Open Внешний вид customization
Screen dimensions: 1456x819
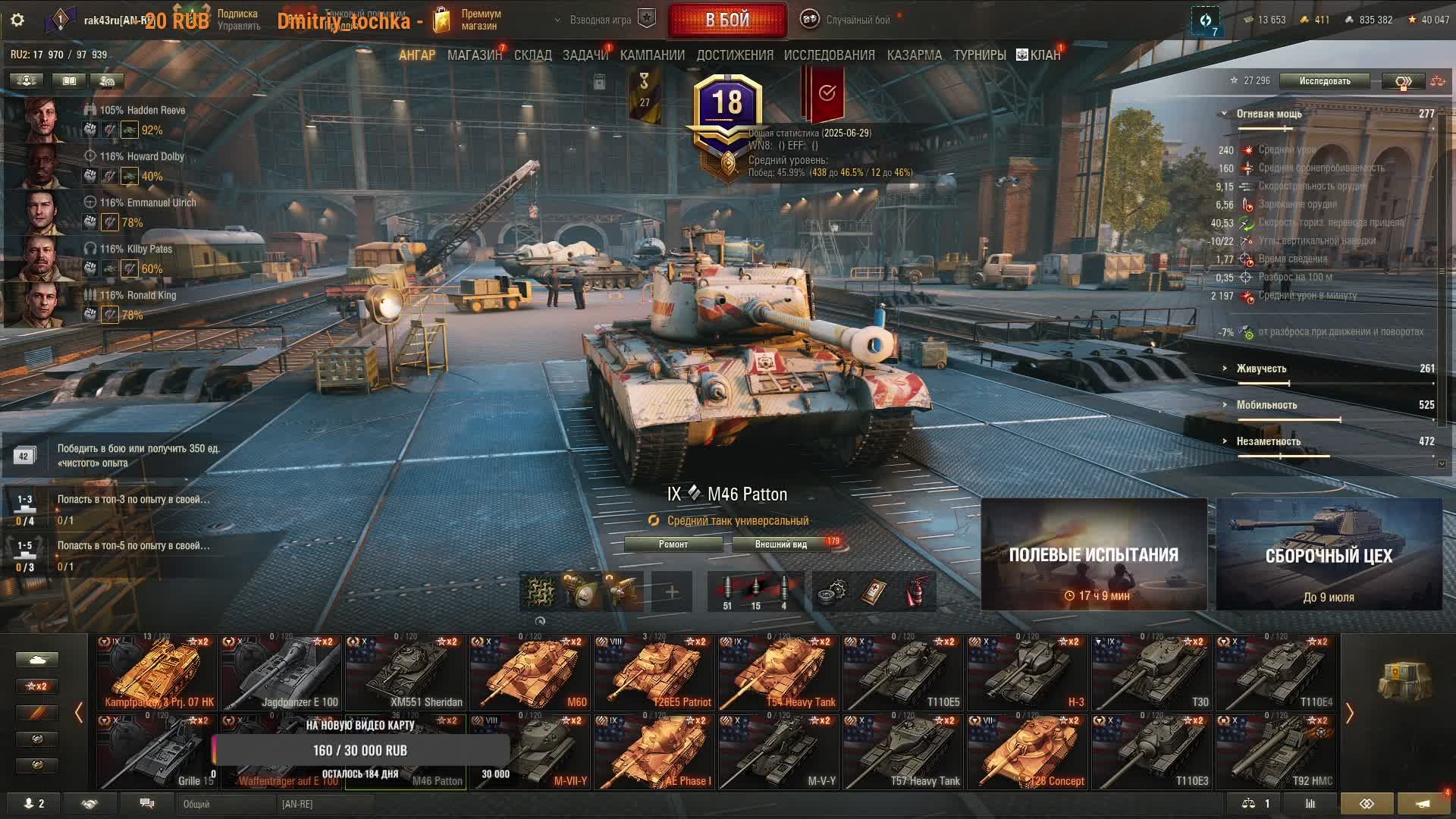tap(781, 544)
